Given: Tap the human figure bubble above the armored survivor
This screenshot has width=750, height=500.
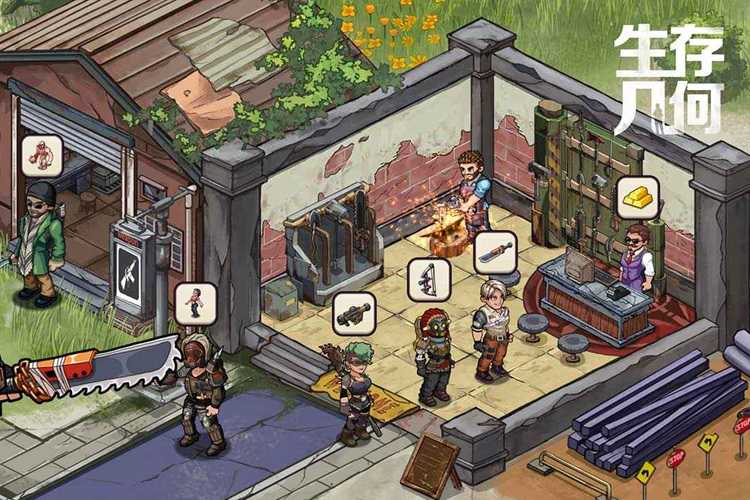Looking at the screenshot, I should click(195, 303).
